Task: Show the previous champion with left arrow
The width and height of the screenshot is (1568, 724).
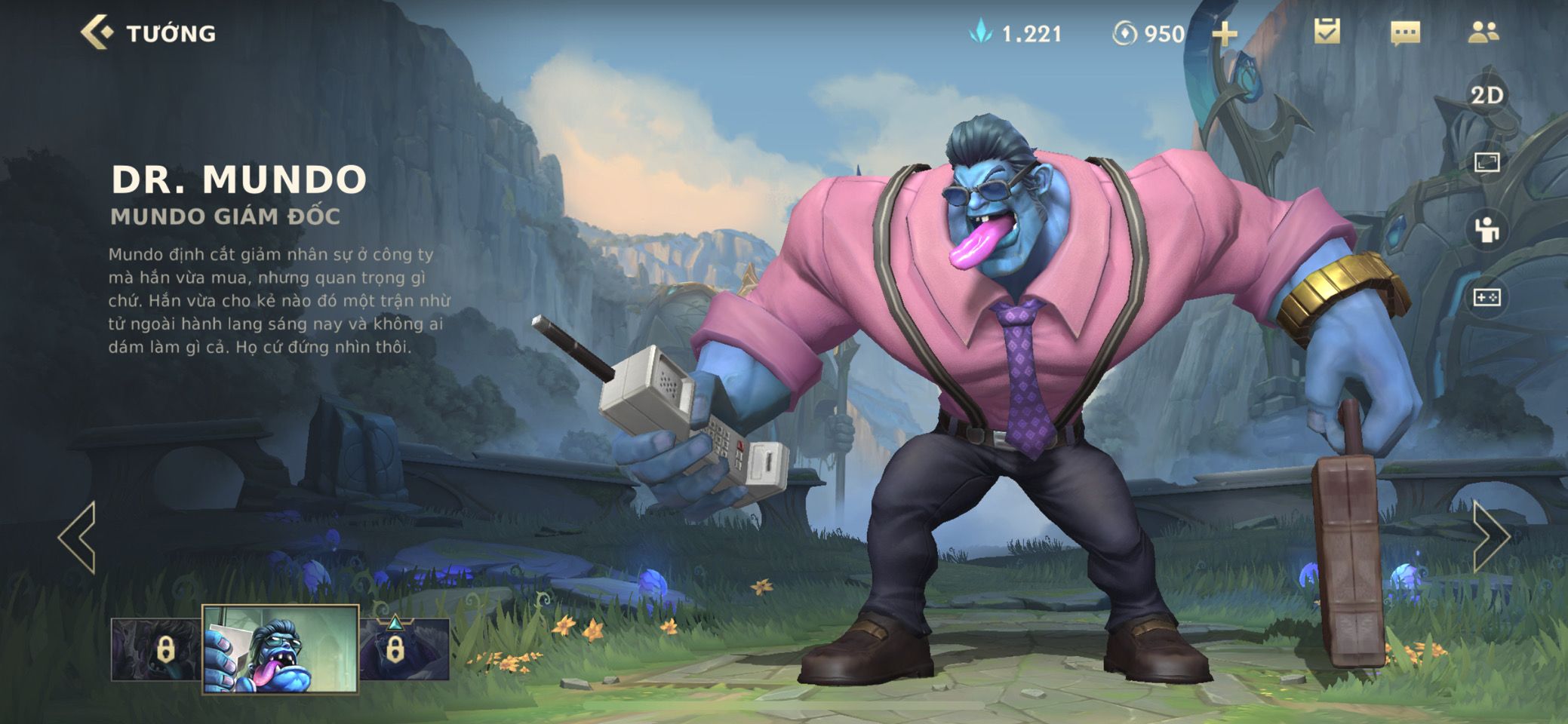Action: (78, 537)
